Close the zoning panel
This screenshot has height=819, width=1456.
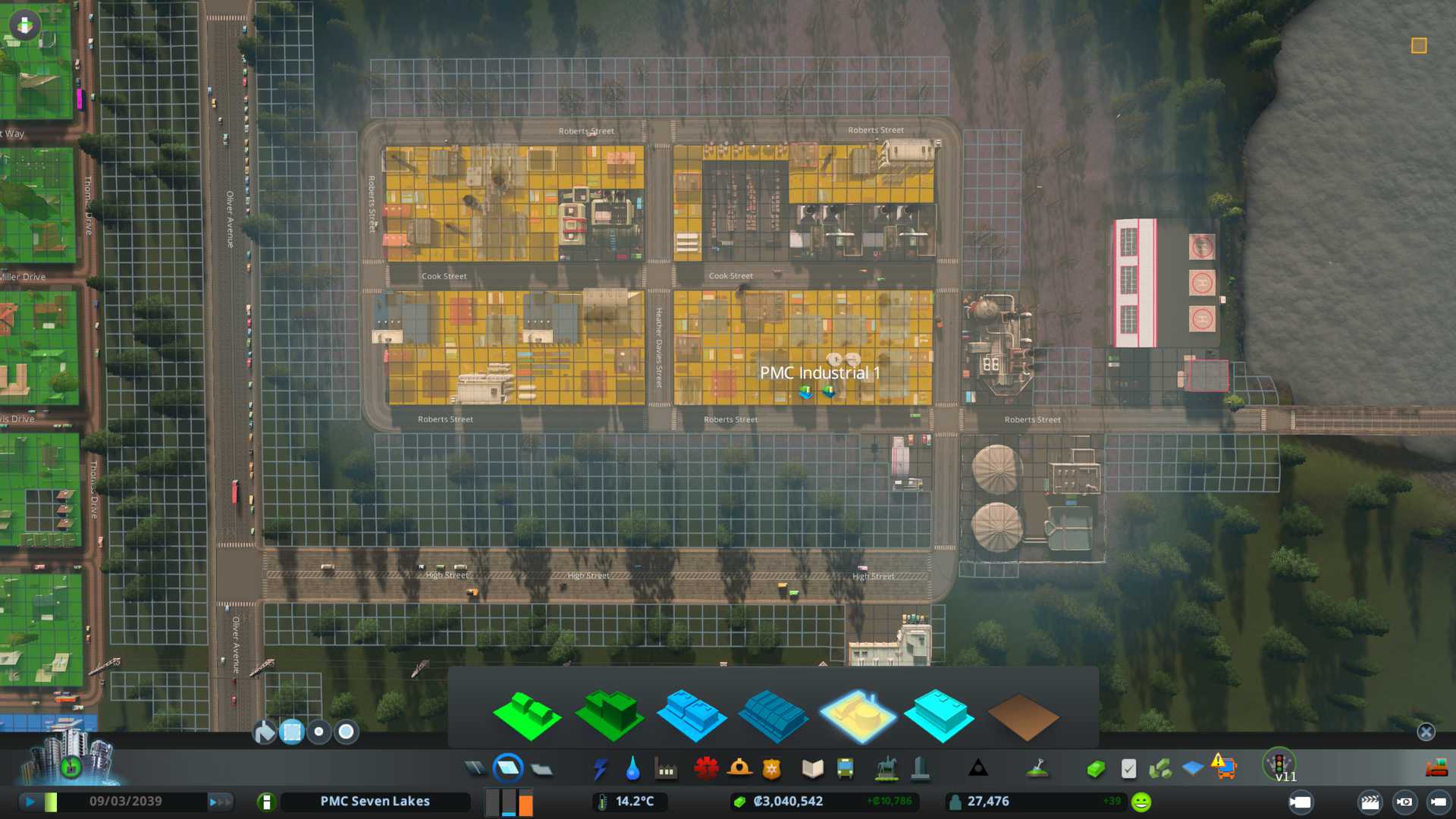(x=1426, y=732)
